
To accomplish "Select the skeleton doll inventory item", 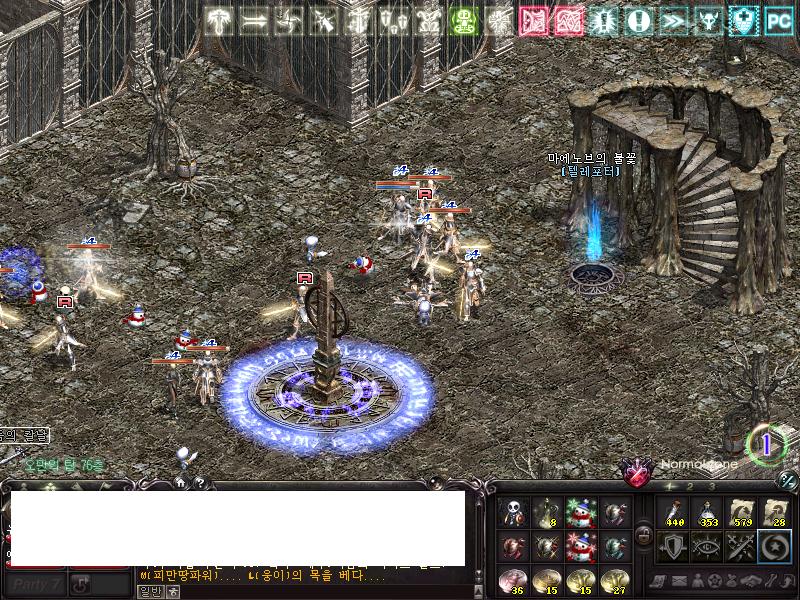I will click(x=514, y=513).
